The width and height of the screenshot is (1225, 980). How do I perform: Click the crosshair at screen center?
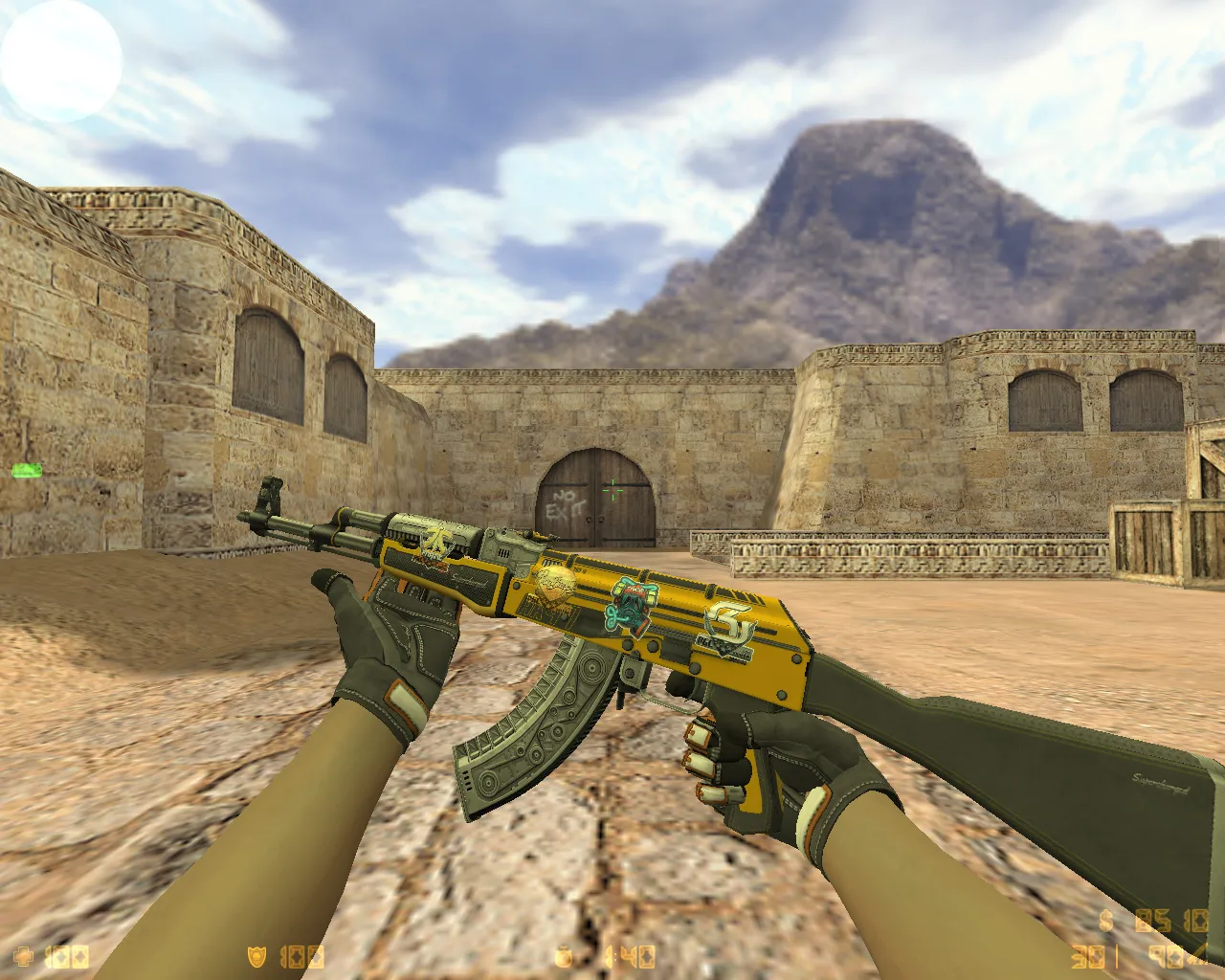point(612,490)
